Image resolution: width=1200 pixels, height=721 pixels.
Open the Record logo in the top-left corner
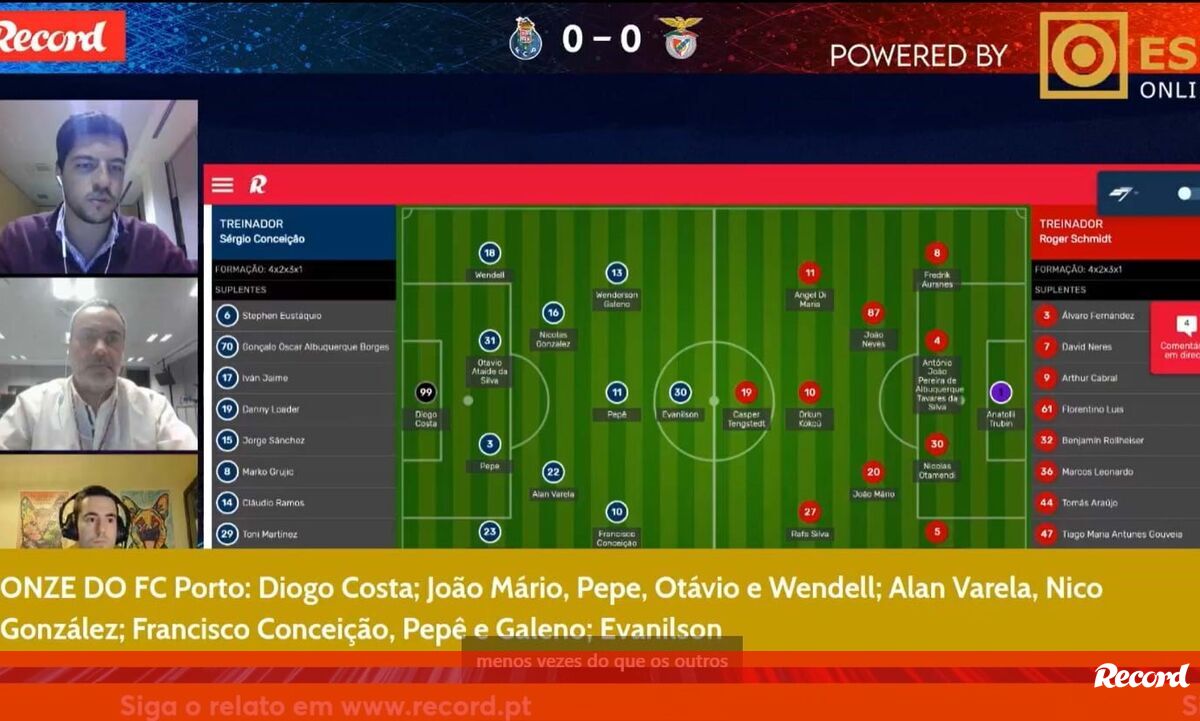point(55,38)
